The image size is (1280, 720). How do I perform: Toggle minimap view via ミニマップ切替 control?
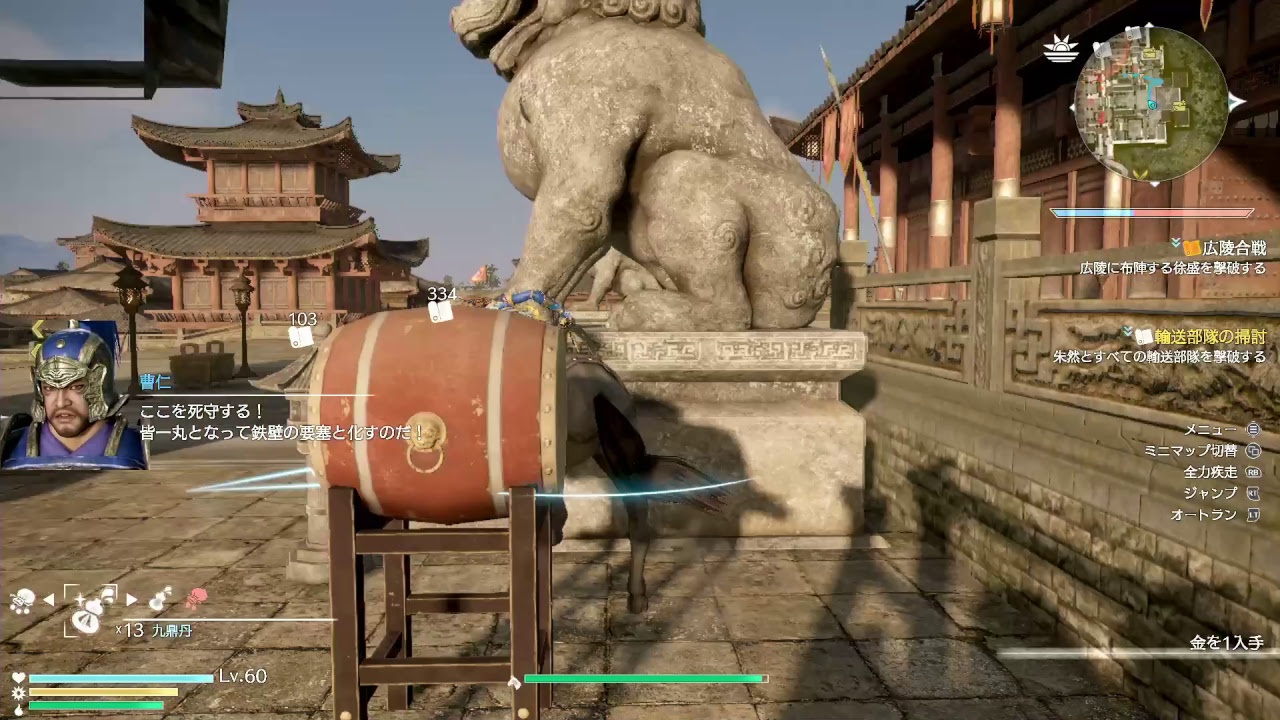point(1253,451)
